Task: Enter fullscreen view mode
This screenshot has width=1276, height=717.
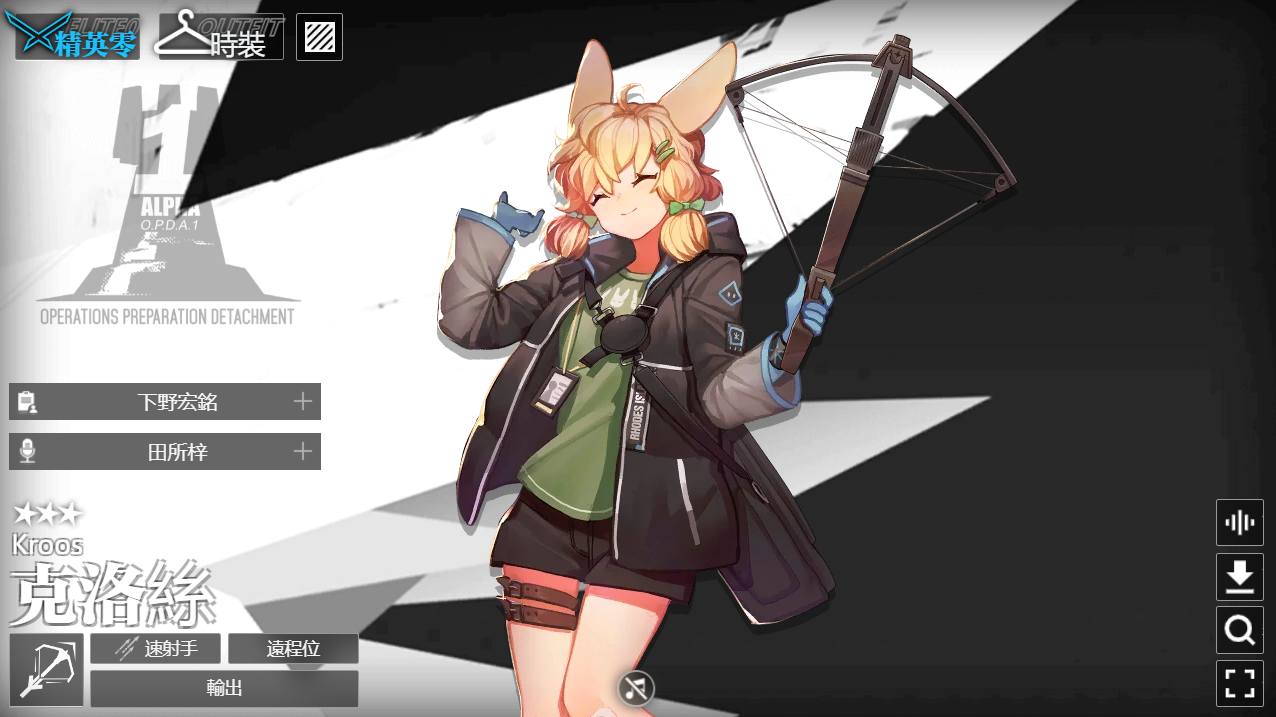Action: coord(1240,684)
